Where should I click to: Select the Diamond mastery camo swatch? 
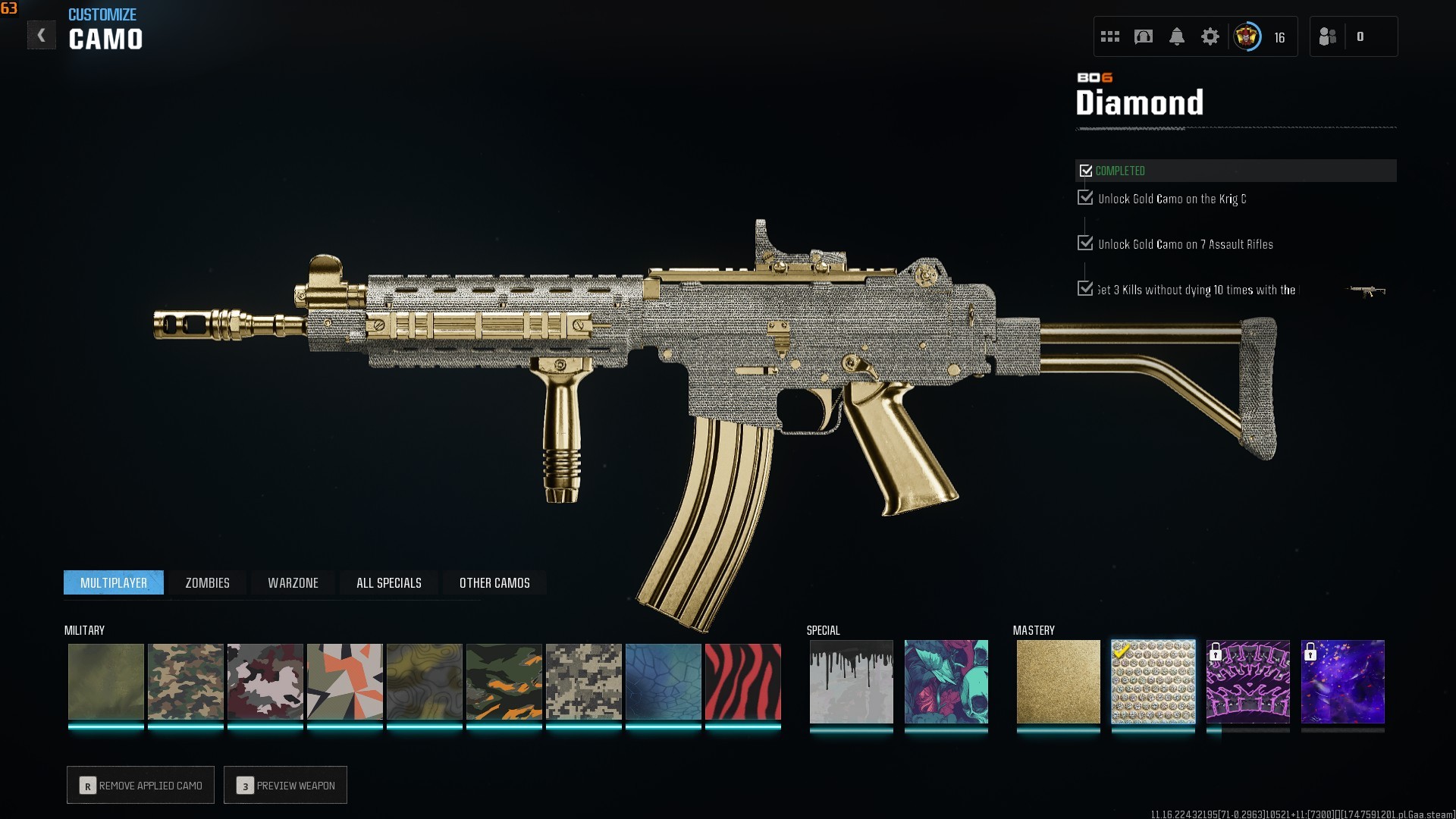(x=1153, y=682)
